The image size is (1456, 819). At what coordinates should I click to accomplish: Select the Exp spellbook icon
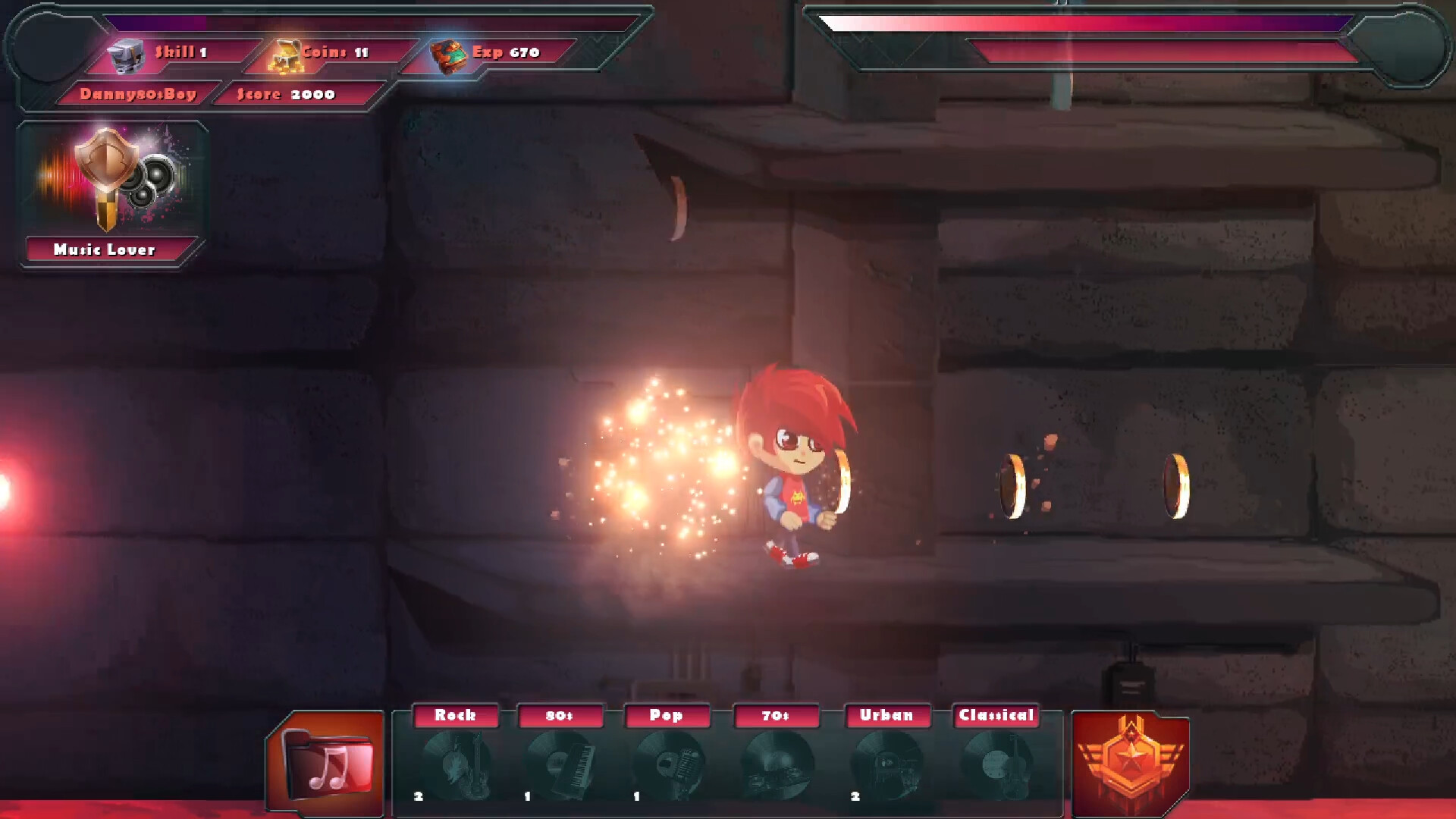(449, 55)
